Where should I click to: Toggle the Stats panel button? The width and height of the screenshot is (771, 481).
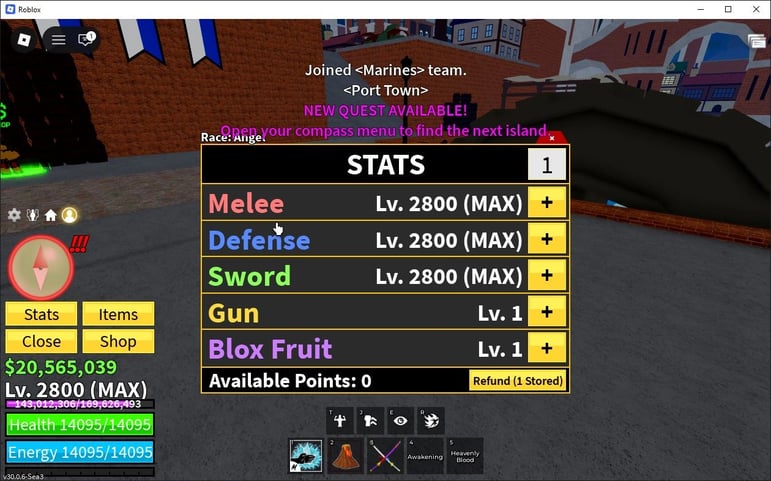pyautogui.click(x=41, y=314)
